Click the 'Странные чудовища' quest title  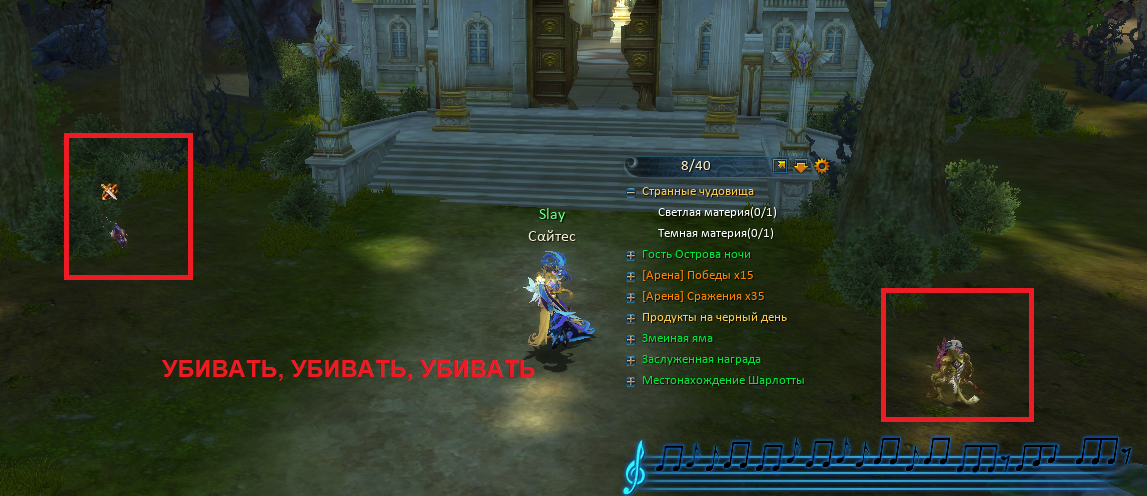point(698,191)
